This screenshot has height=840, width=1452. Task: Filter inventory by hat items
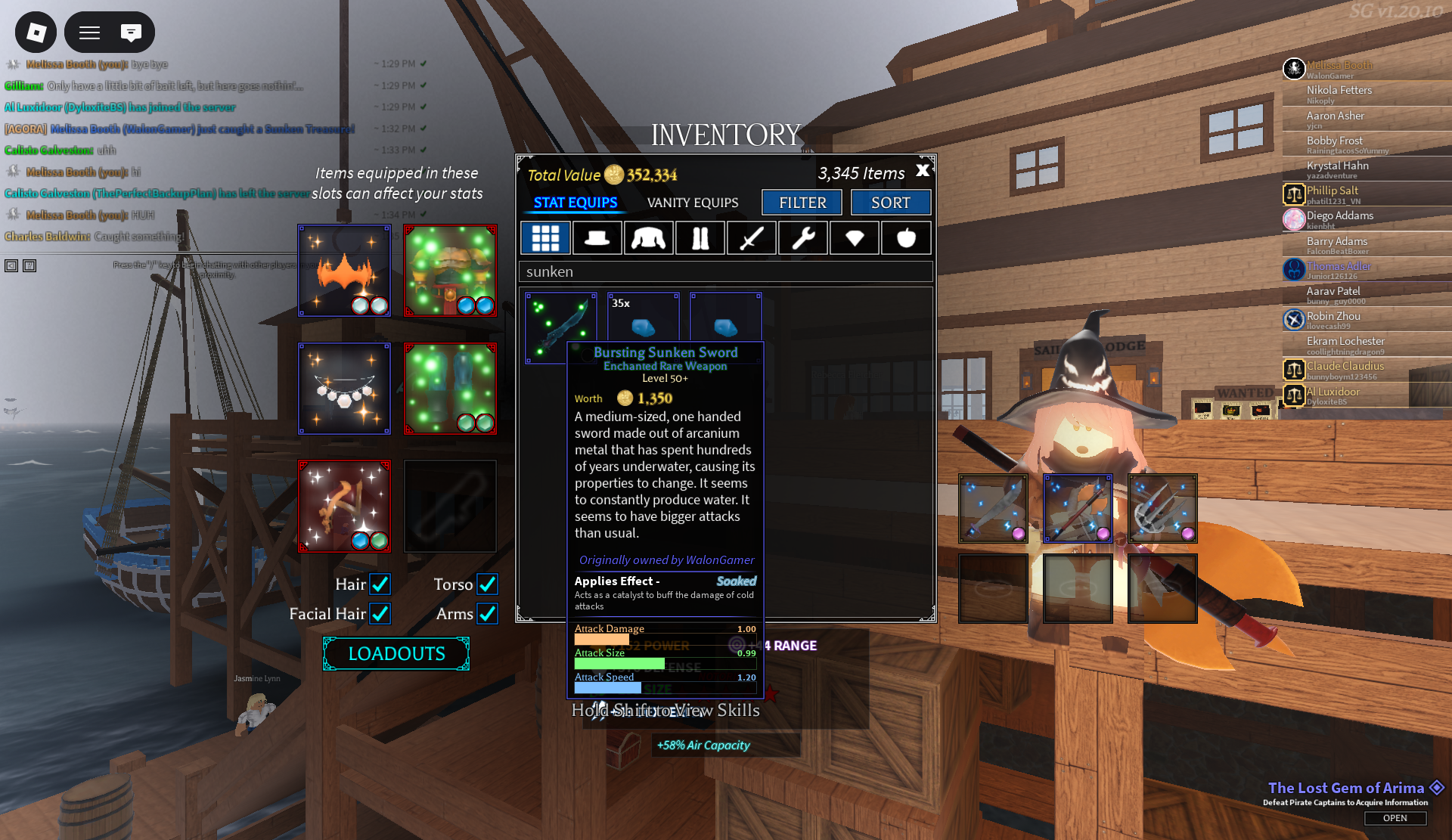[x=597, y=238]
